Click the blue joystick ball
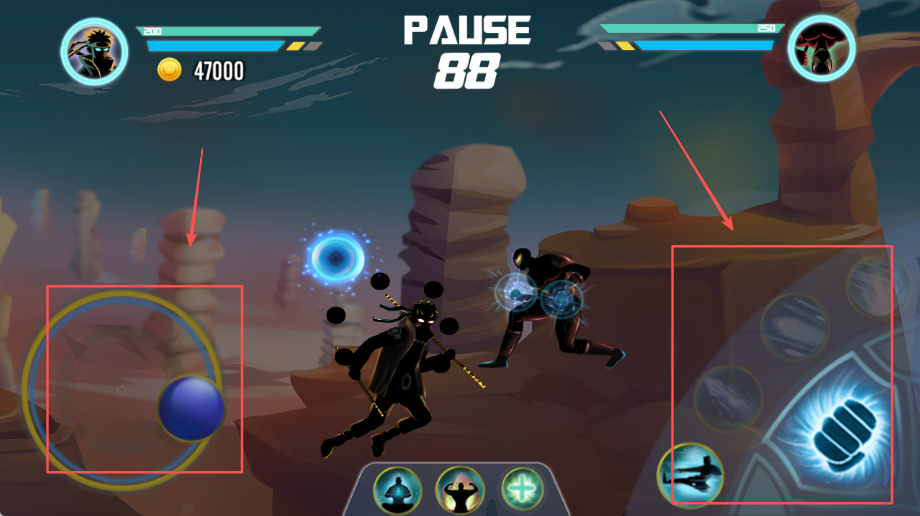The image size is (920, 516). click(191, 407)
